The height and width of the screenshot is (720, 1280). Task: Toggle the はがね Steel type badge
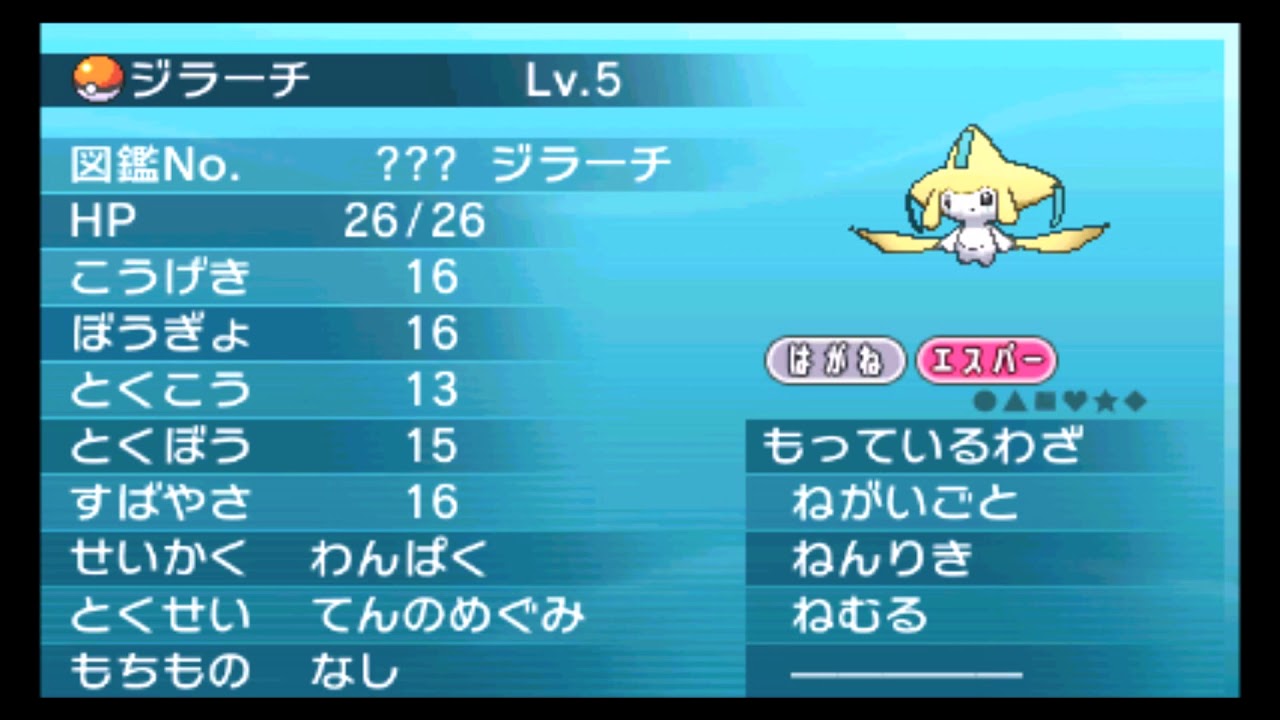coord(836,361)
